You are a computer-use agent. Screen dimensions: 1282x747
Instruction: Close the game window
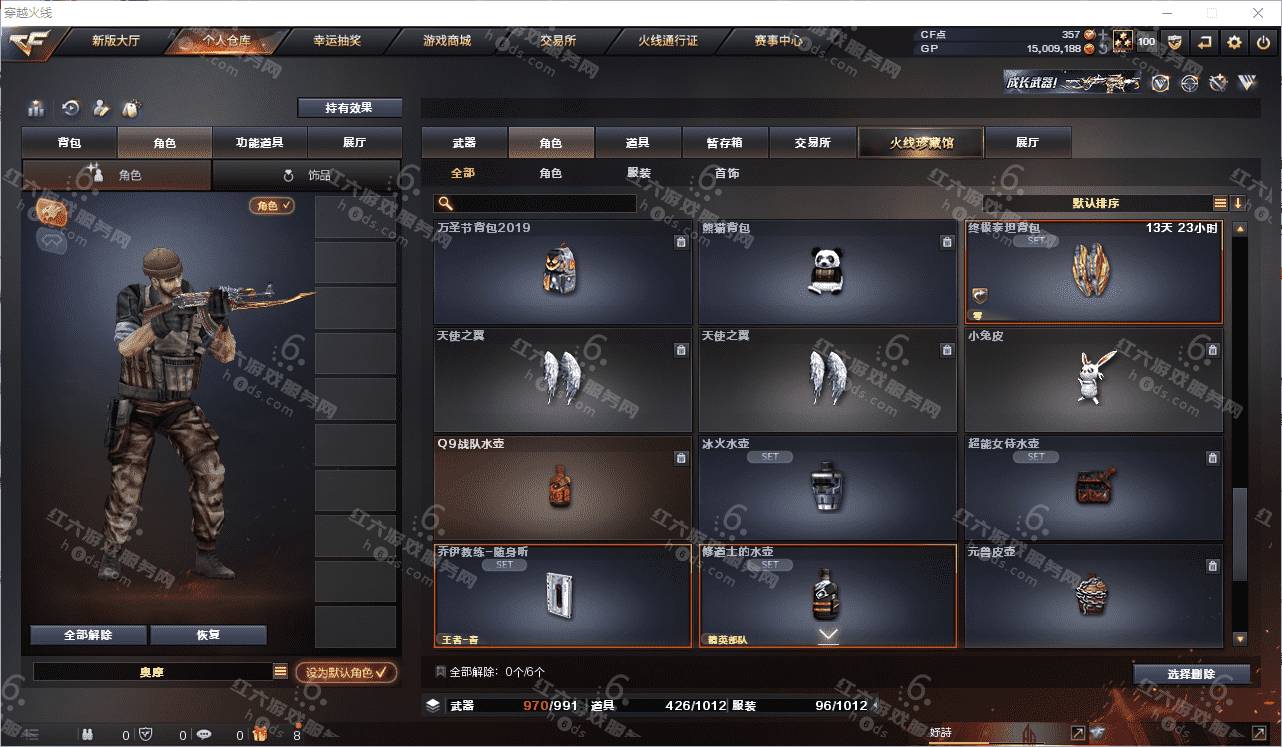click(x=1258, y=13)
